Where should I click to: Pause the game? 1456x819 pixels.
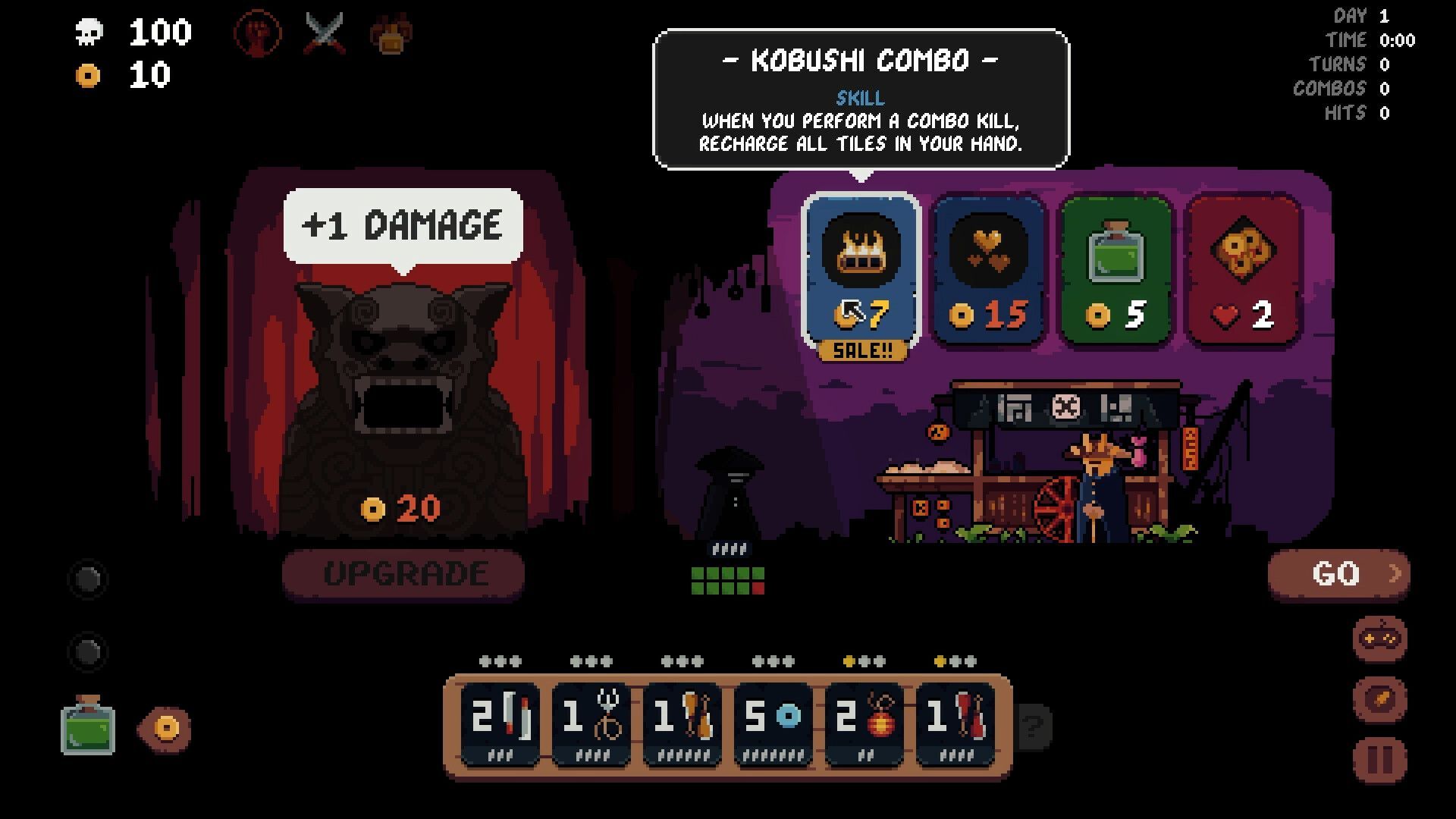click(x=1379, y=759)
